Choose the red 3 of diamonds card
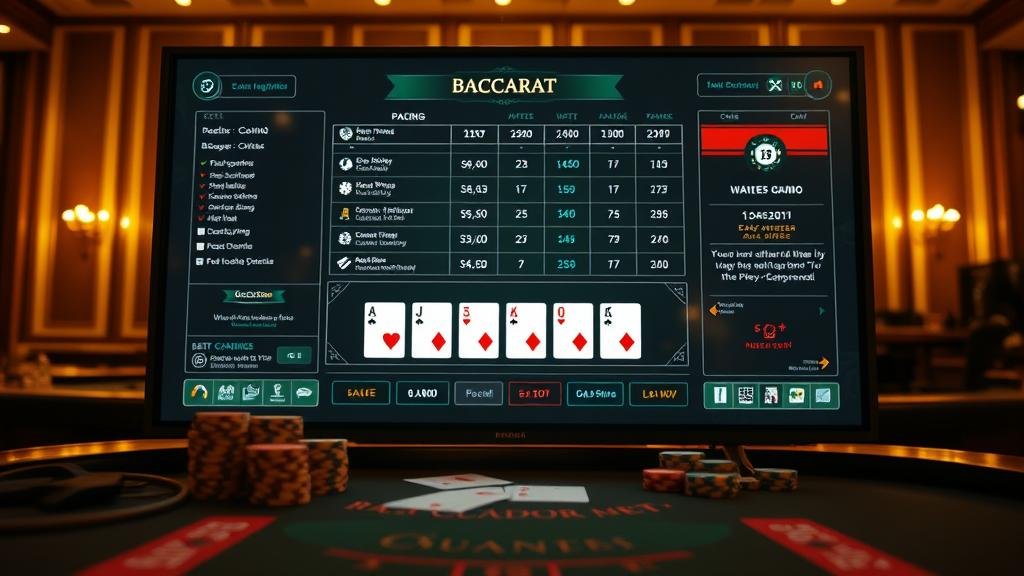Image resolution: width=1024 pixels, height=576 pixels. tap(478, 330)
